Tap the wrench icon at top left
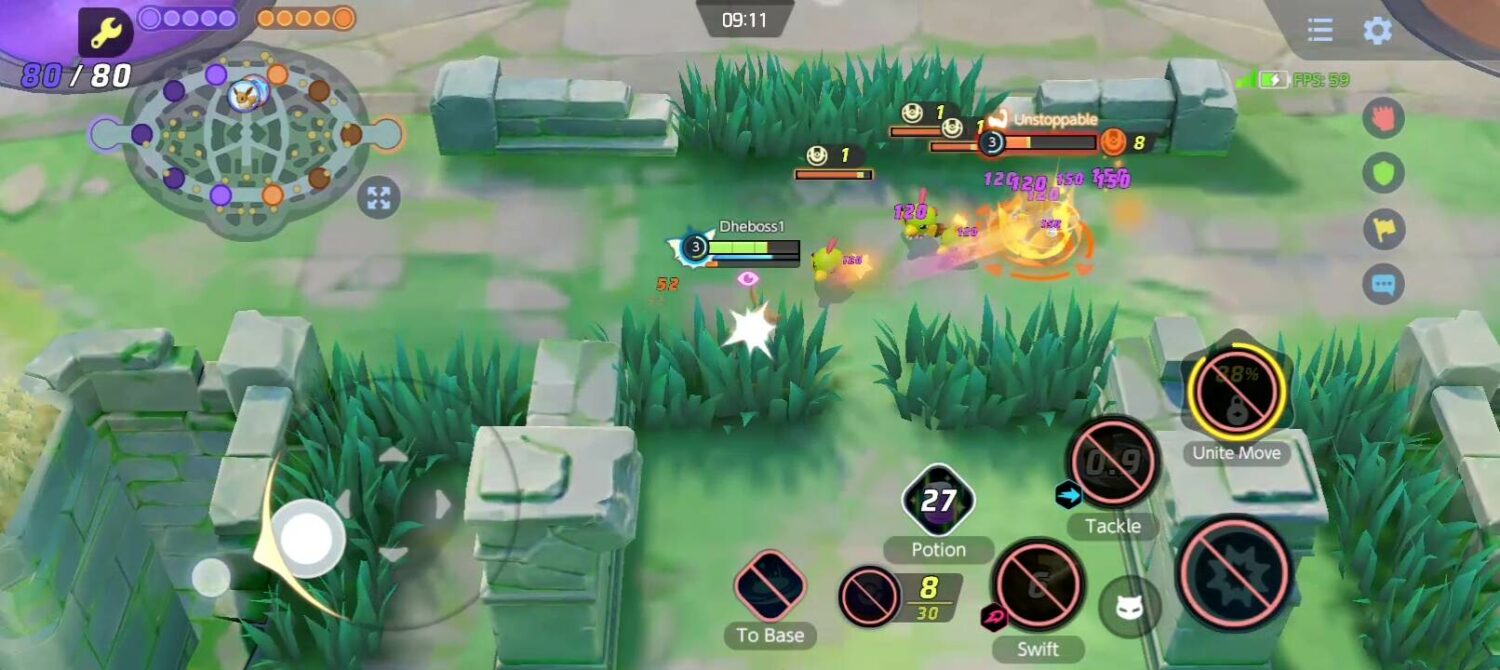 [106, 33]
